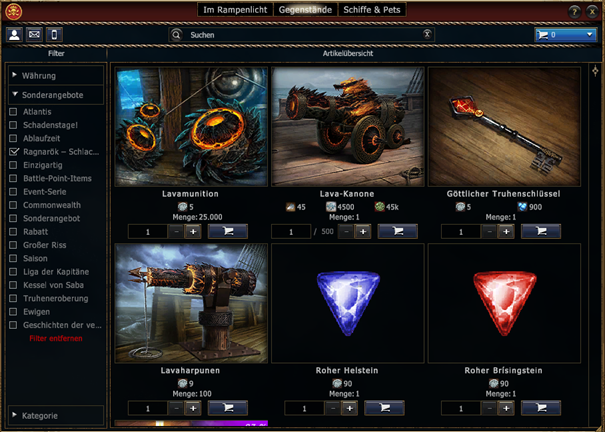Increase Roher Brísingstein quantity by one
This screenshot has width=605, height=432.
point(506,409)
